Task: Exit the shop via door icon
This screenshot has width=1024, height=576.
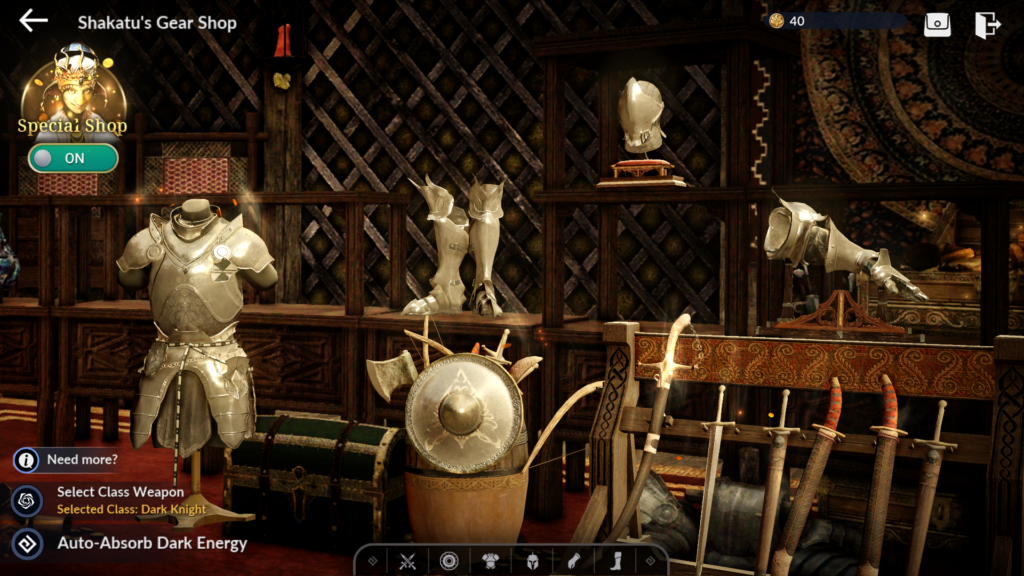Action: coord(988,24)
